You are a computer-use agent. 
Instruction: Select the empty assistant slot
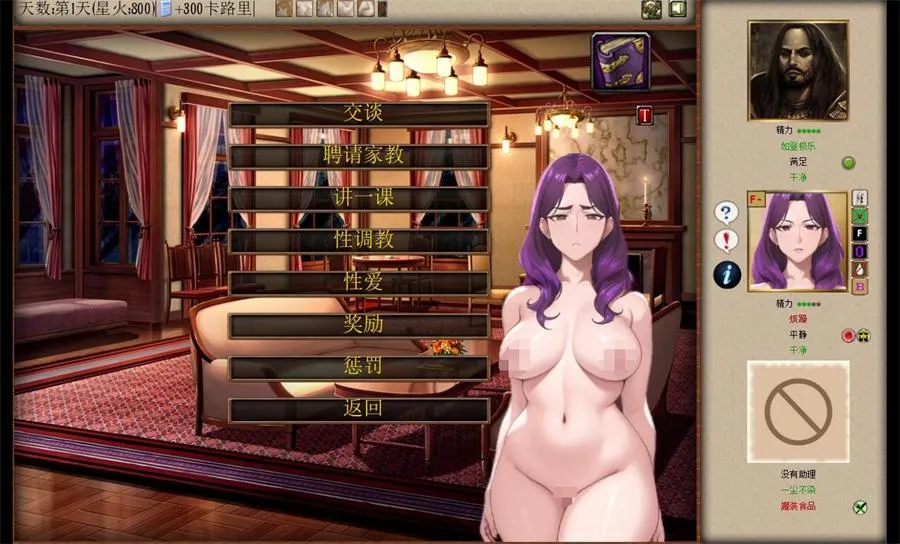click(798, 411)
